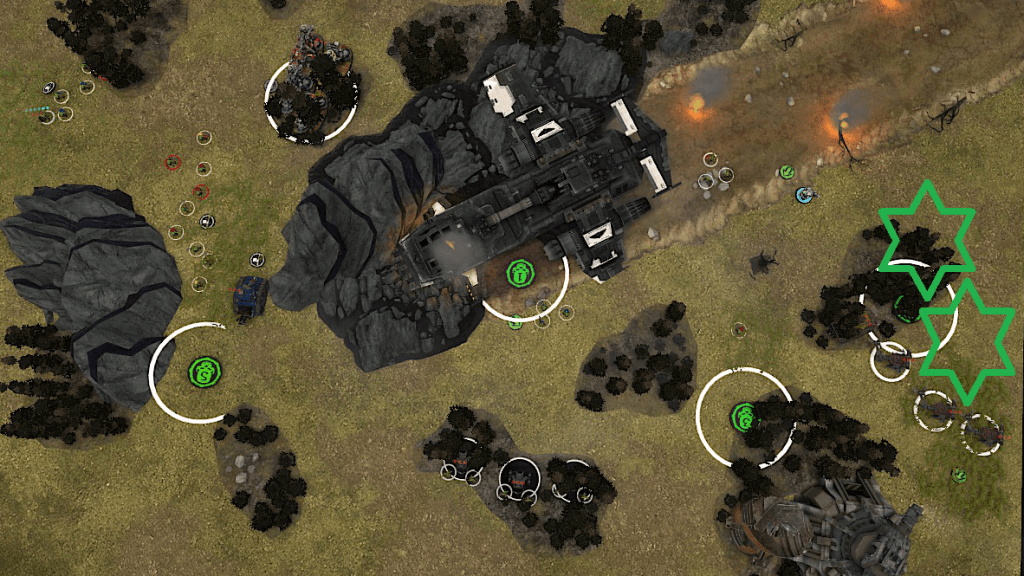Click green resource marker beside the crashed ship

519,272
